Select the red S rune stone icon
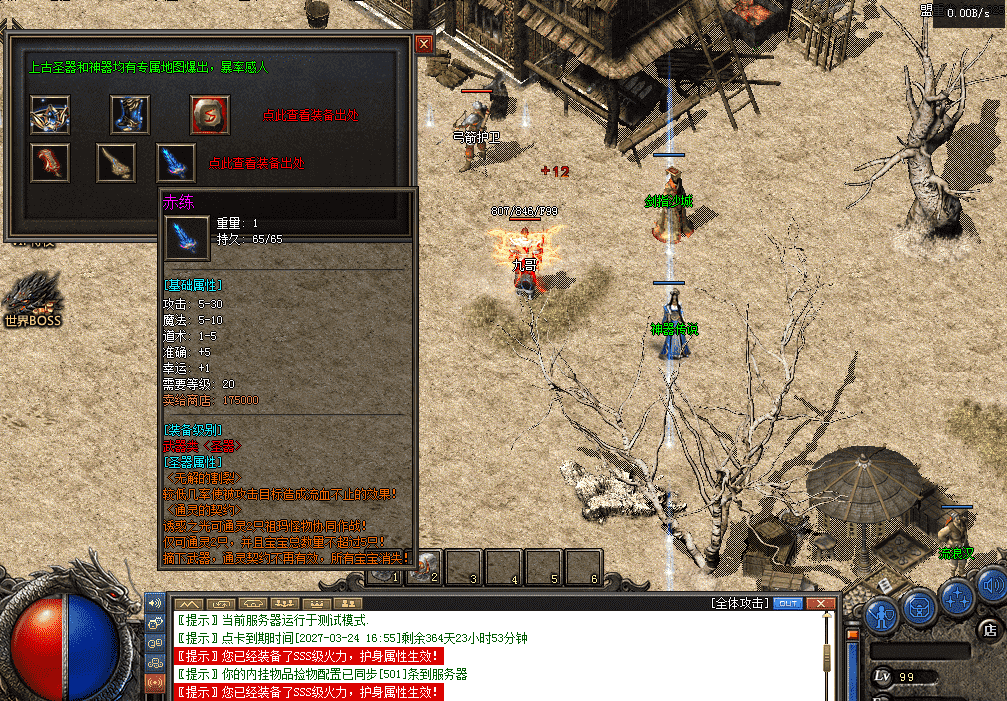This screenshot has height=701, width=1007. click(210, 115)
